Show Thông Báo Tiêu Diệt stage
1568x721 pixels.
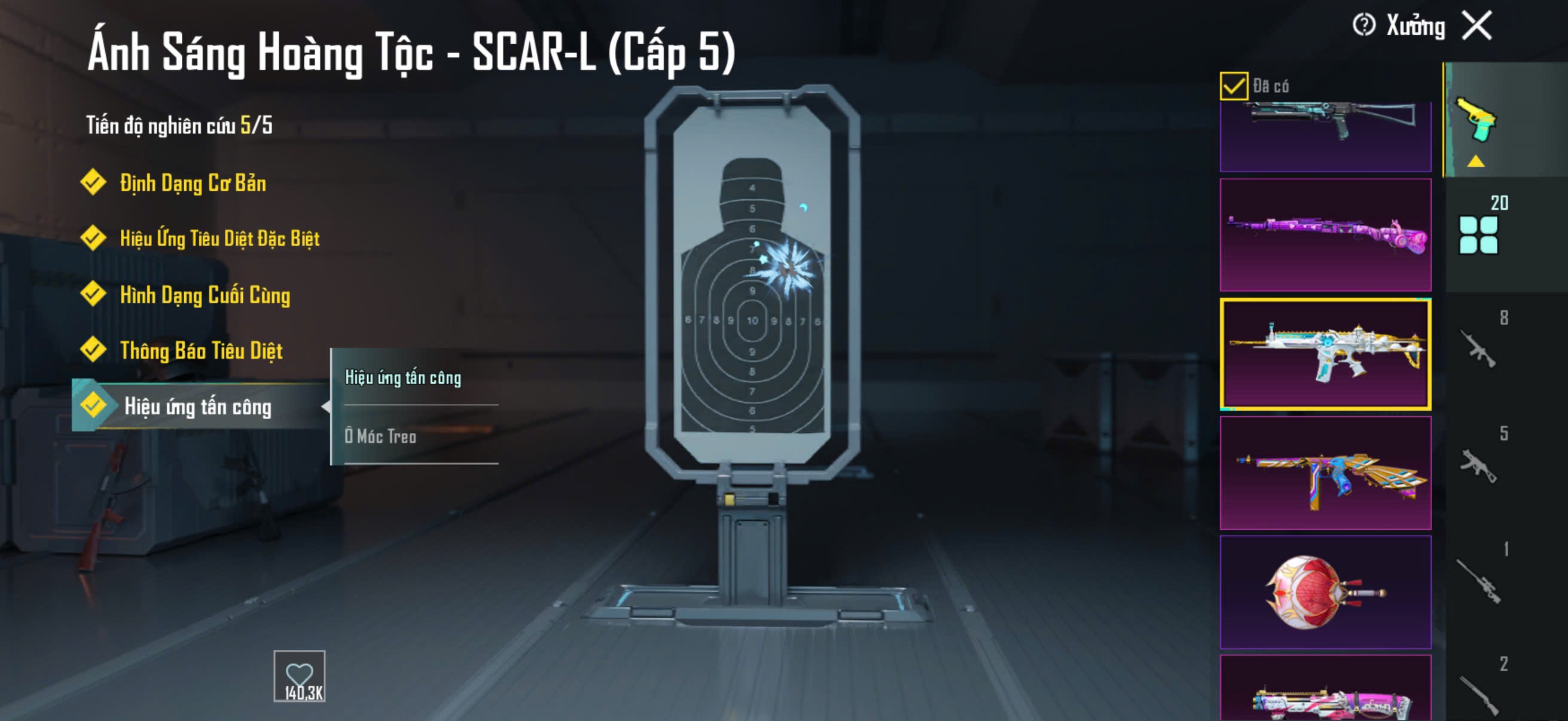click(201, 350)
